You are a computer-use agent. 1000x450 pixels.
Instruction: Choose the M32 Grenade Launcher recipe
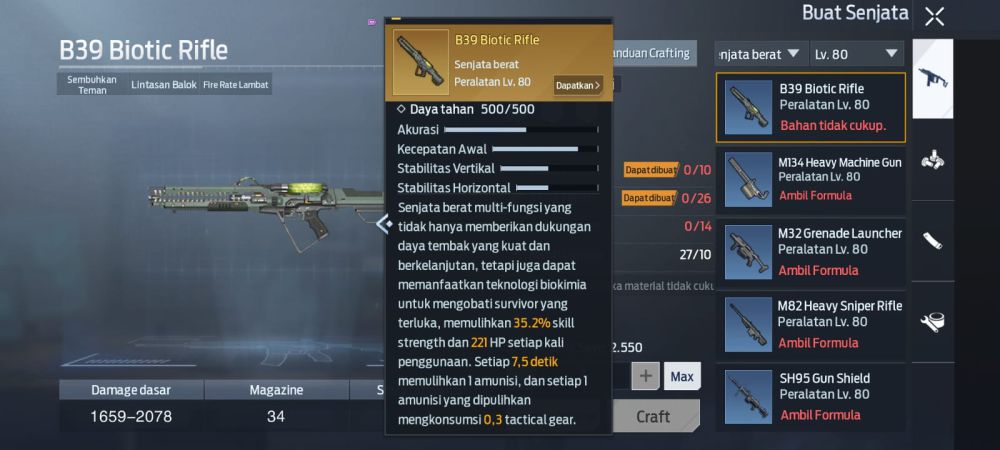pos(810,251)
